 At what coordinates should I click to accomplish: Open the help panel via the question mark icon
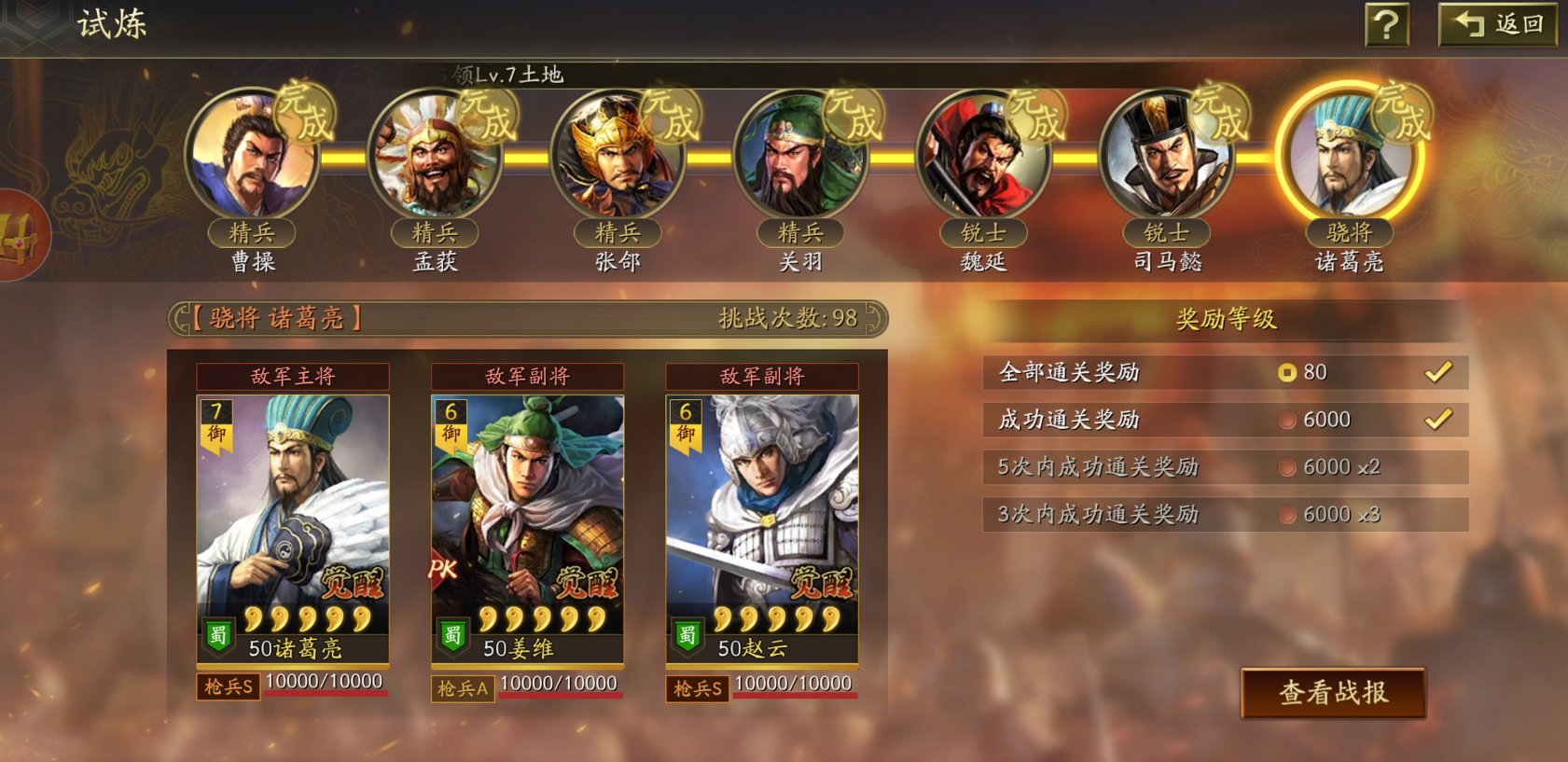tap(1386, 25)
